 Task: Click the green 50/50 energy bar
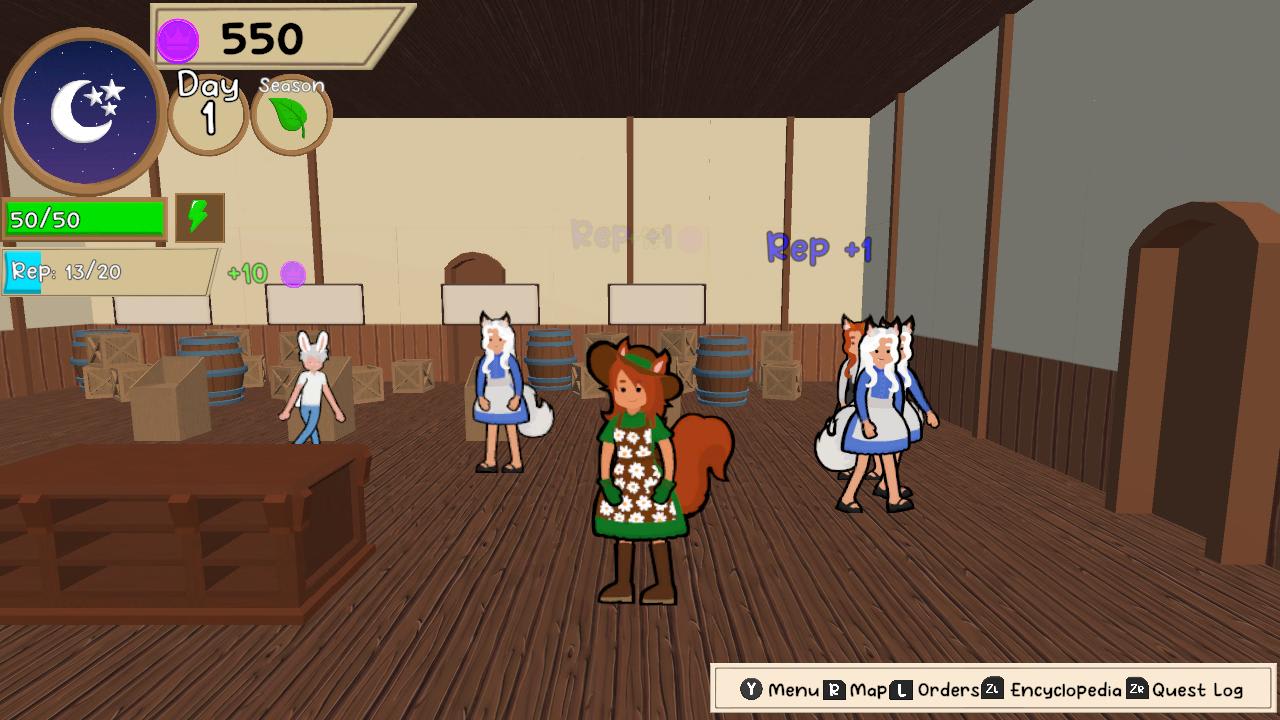tap(85, 216)
